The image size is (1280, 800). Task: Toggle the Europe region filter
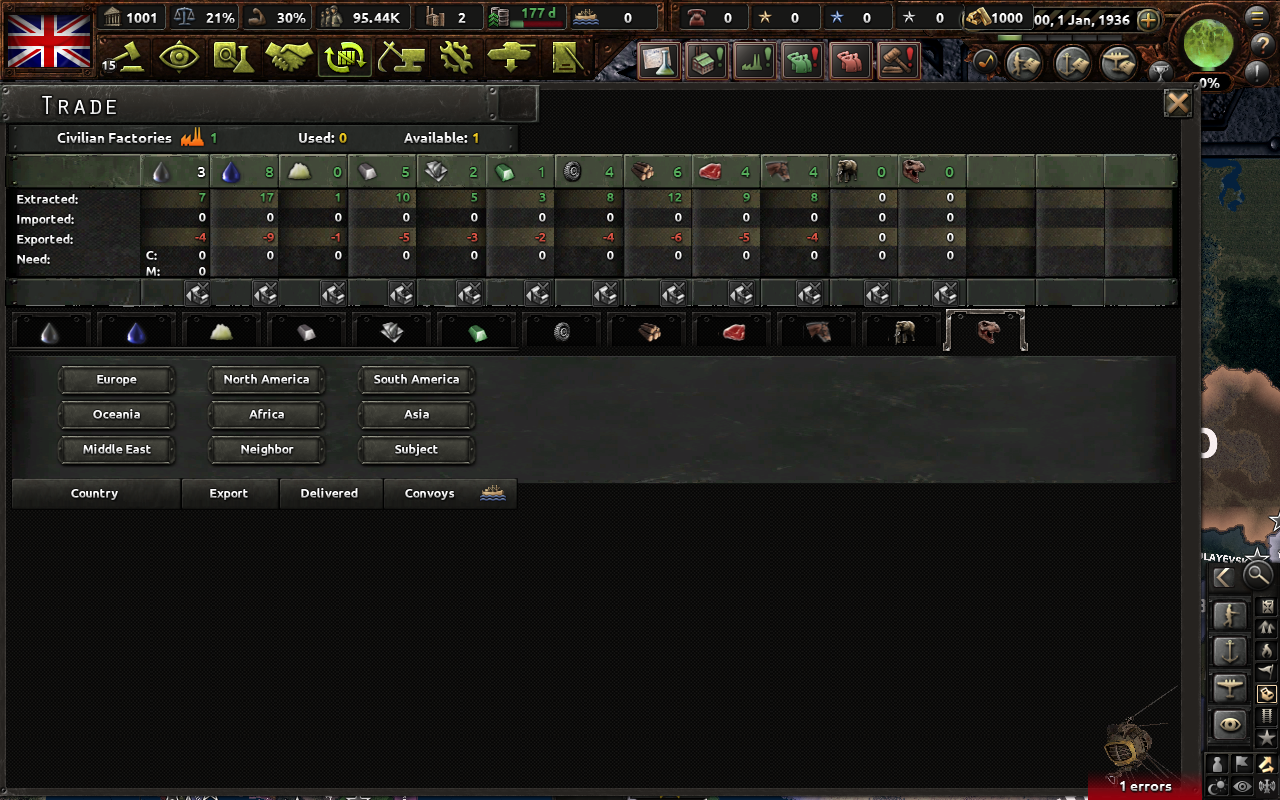coord(116,379)
